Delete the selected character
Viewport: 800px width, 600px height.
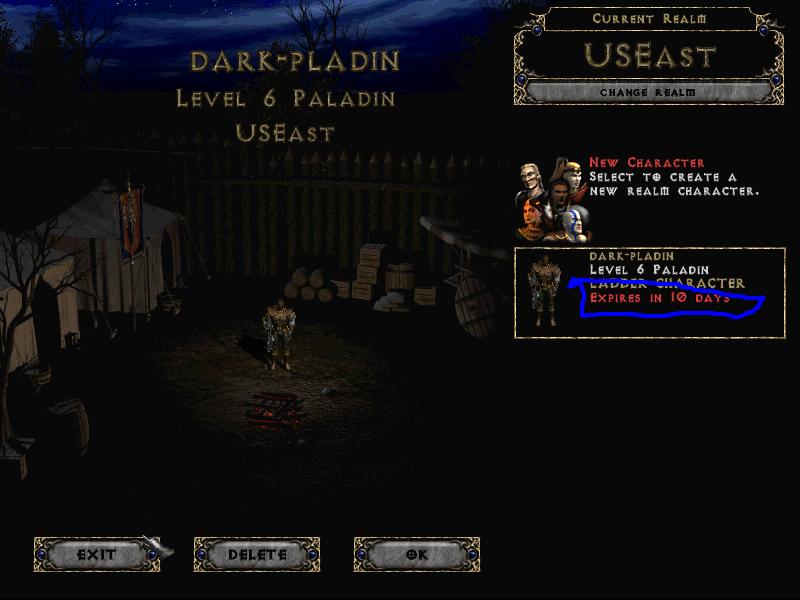(257, 554)
